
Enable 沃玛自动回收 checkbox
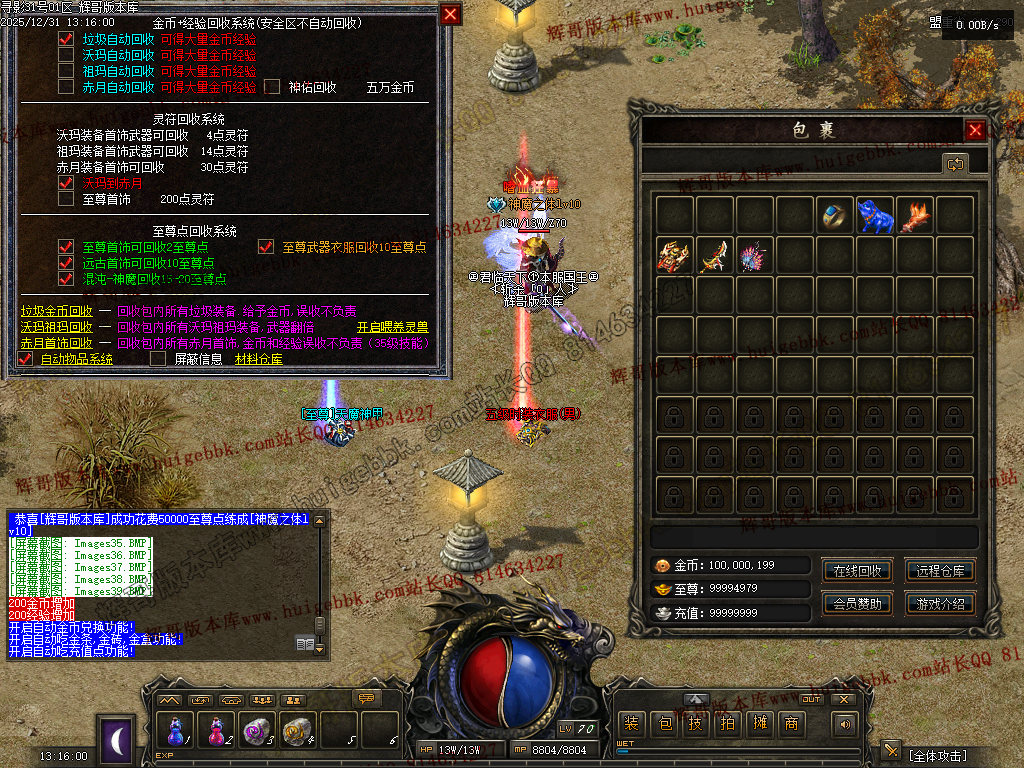click(x=66, y=55)
